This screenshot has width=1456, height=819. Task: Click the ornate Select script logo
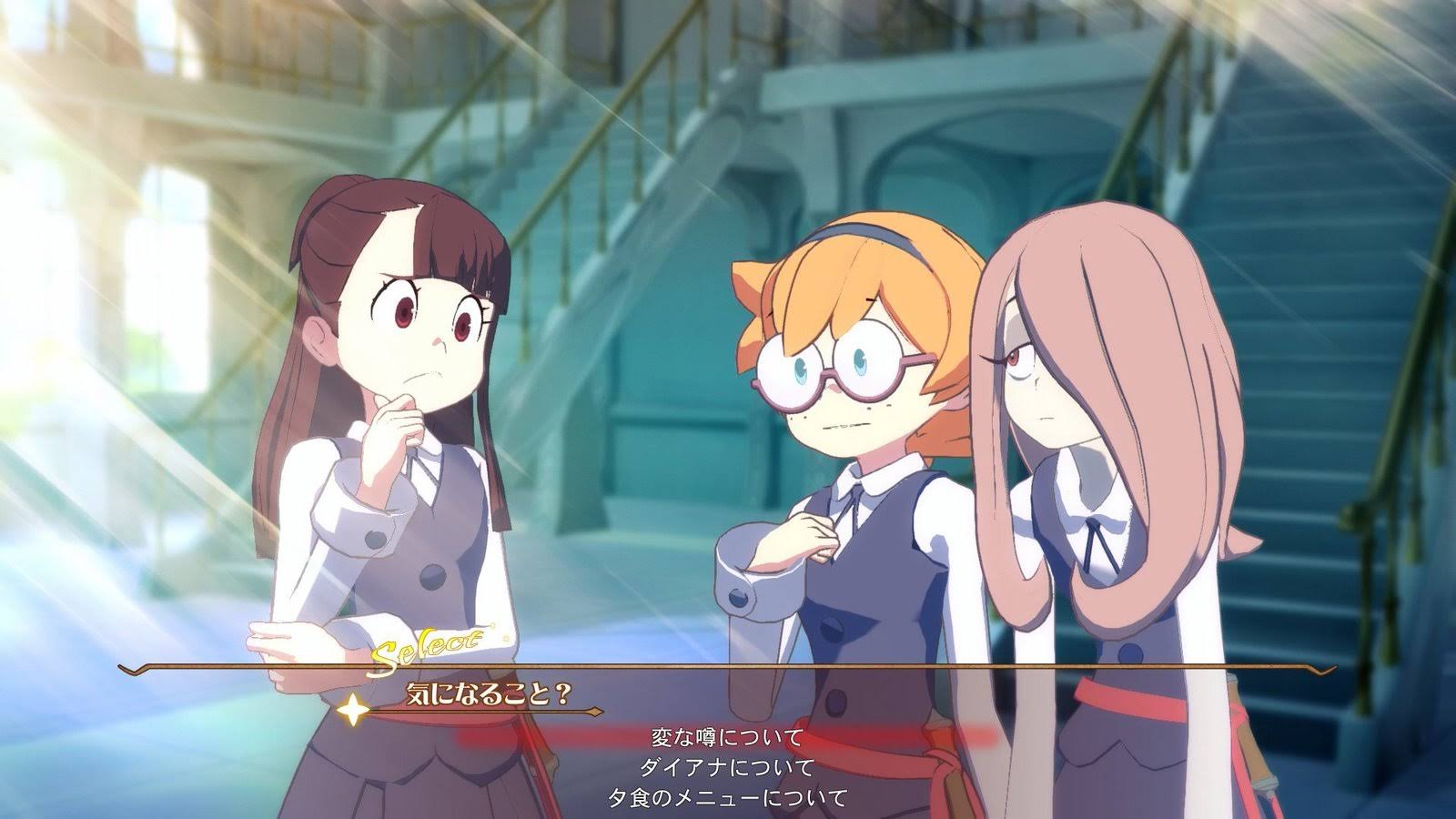428,648
